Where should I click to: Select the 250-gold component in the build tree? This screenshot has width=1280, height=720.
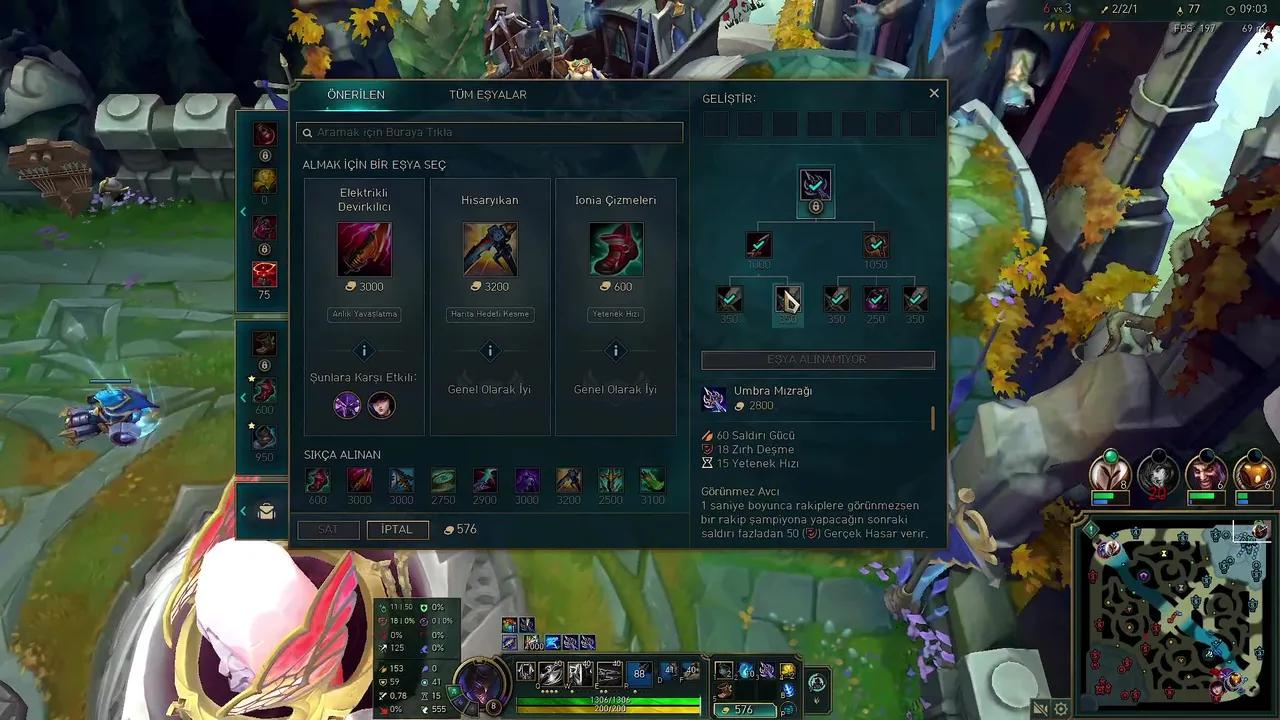(875, 298)
